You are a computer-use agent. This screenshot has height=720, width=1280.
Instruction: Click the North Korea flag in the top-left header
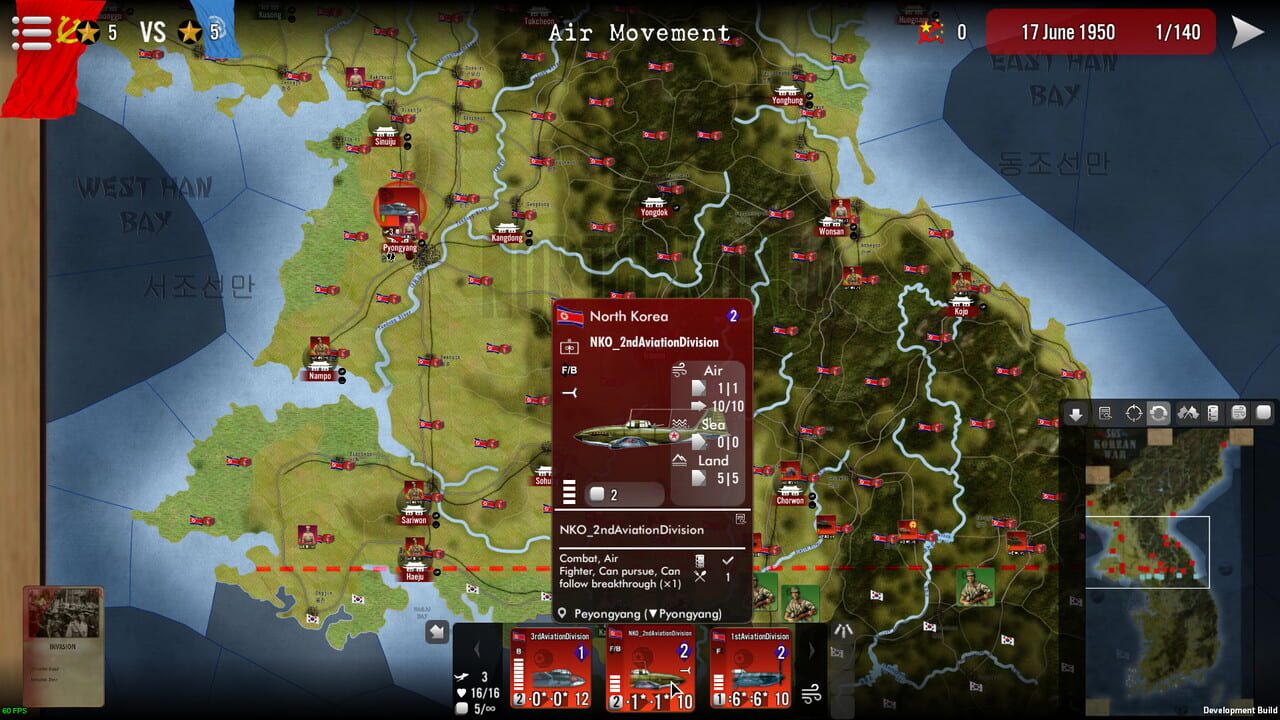click(66, 30)
